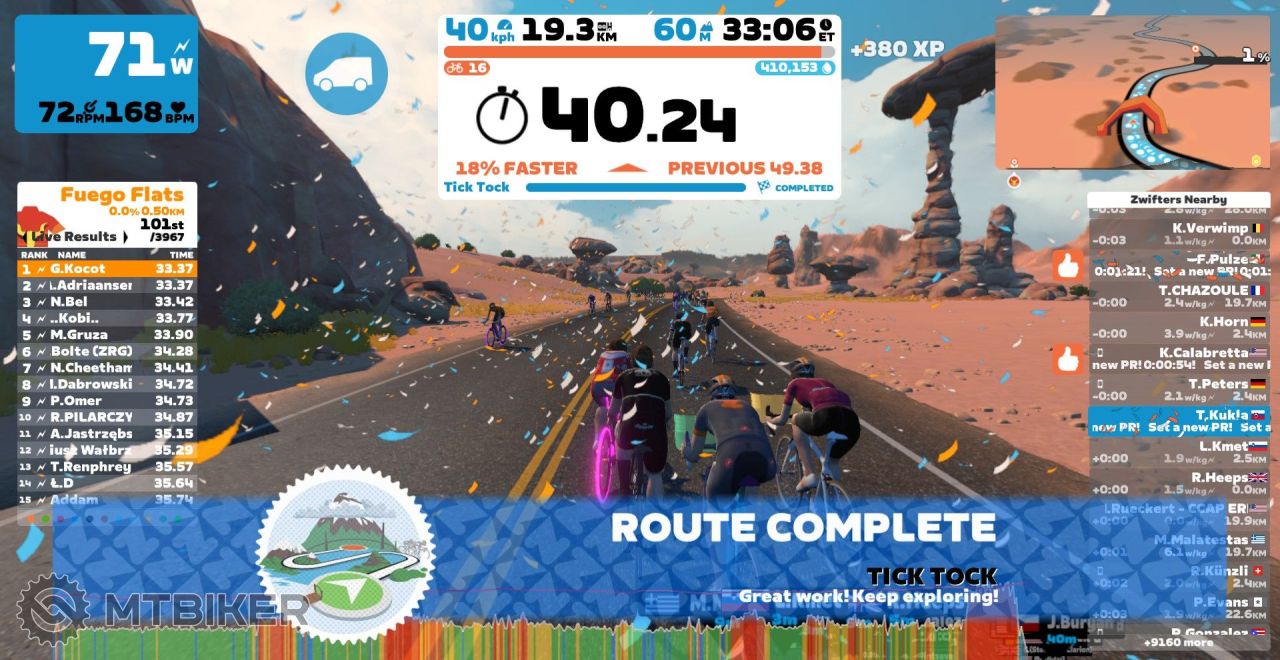Pick Bolte (ZRG) from the results list
The image size is (1280, 660).
(108, 351)
